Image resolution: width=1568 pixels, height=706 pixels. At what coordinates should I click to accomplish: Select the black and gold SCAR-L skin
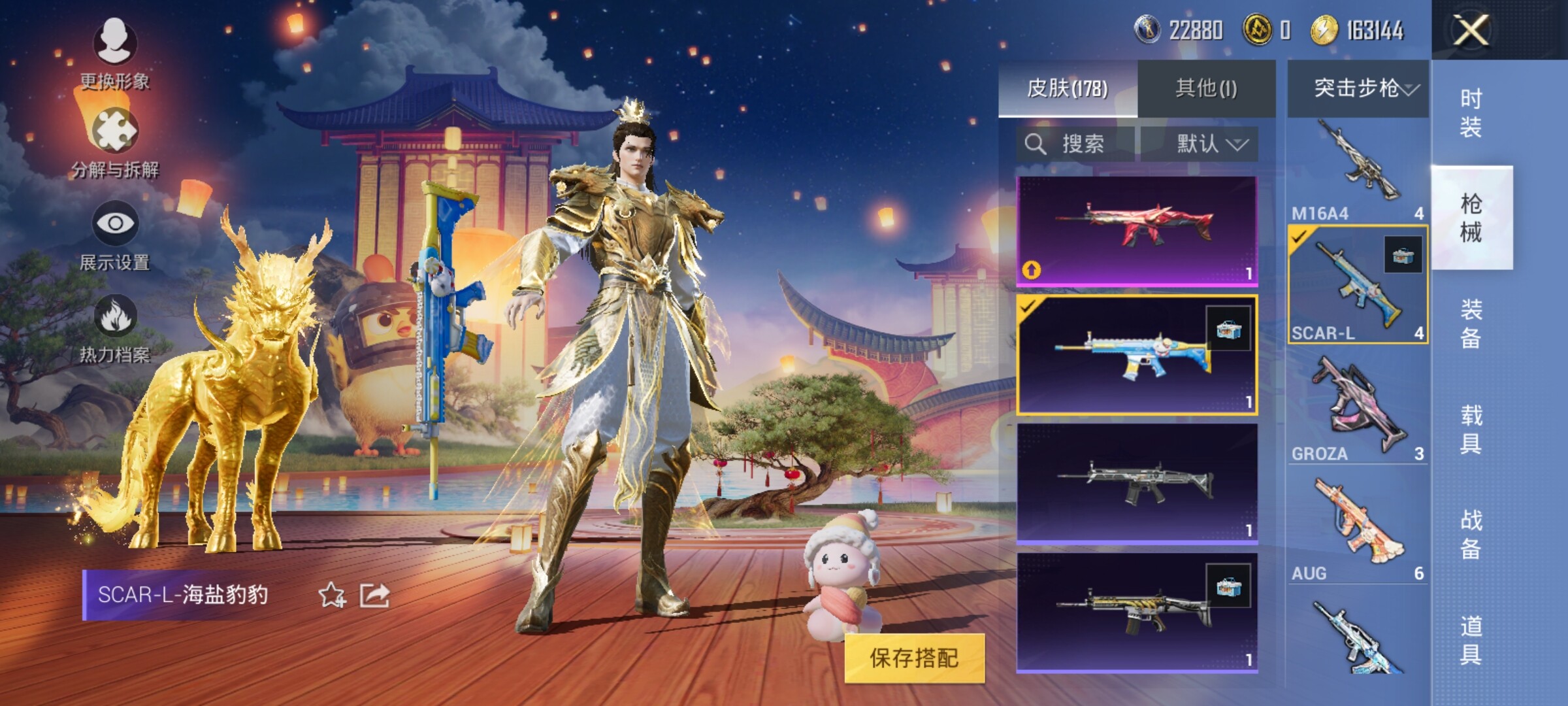coord(1137,612)
